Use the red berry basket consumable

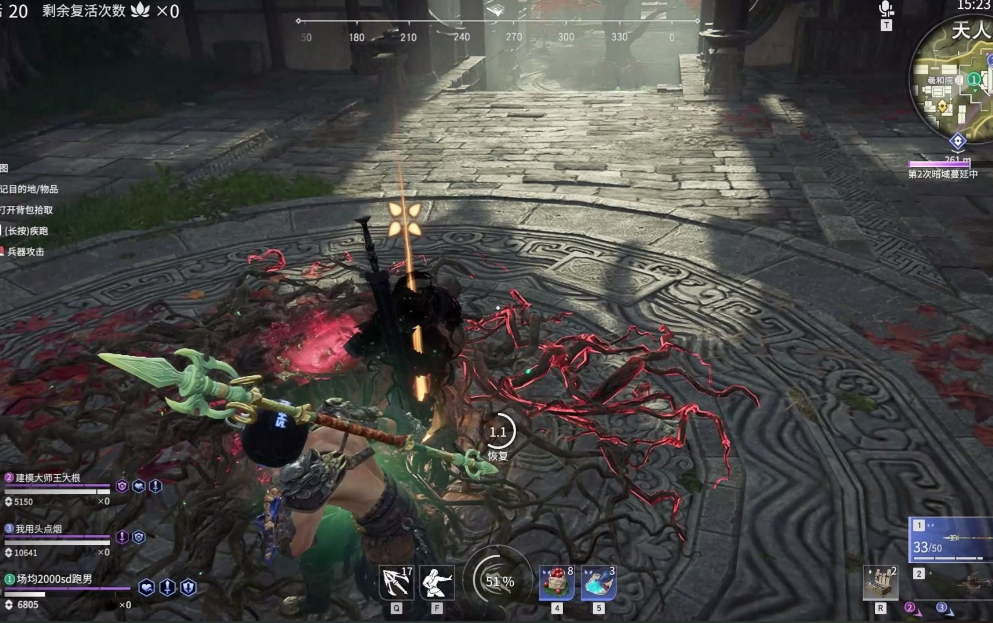click(556, 581)
